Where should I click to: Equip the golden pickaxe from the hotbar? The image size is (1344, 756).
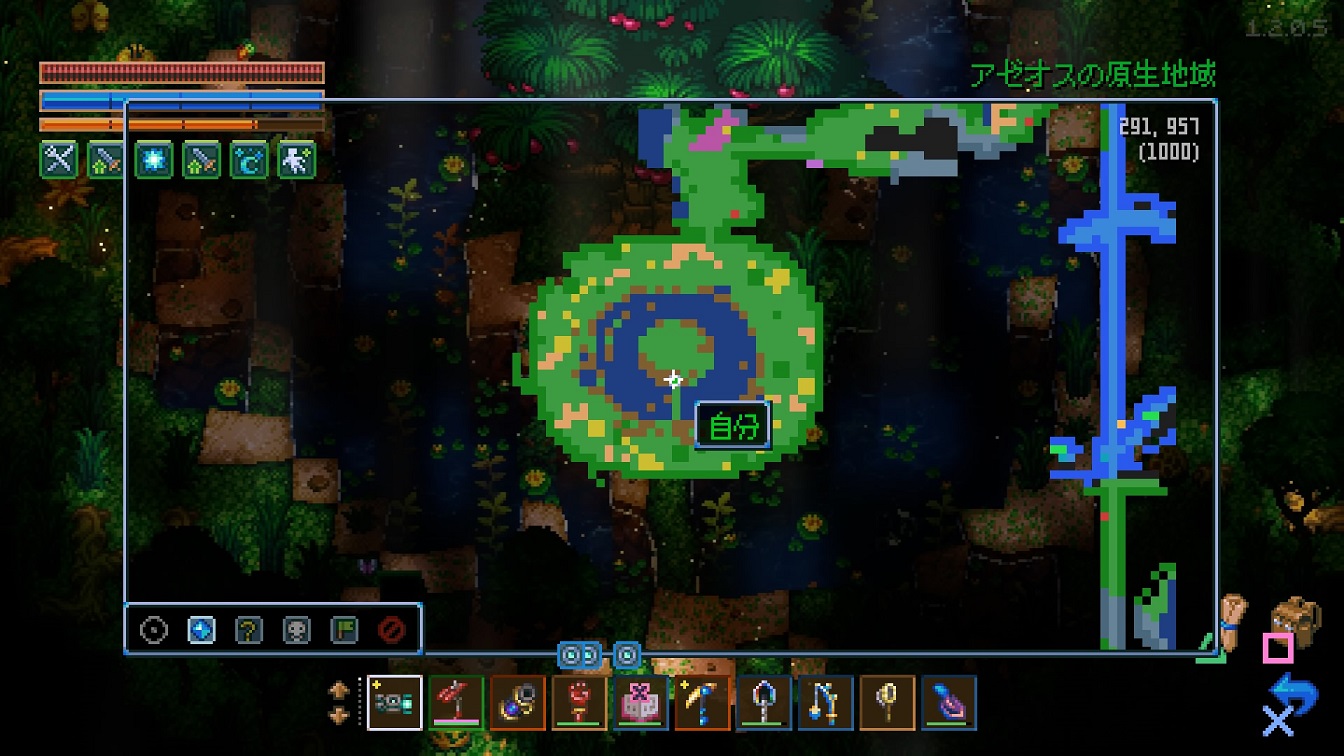pyautogui.click(x=702, y=703)
